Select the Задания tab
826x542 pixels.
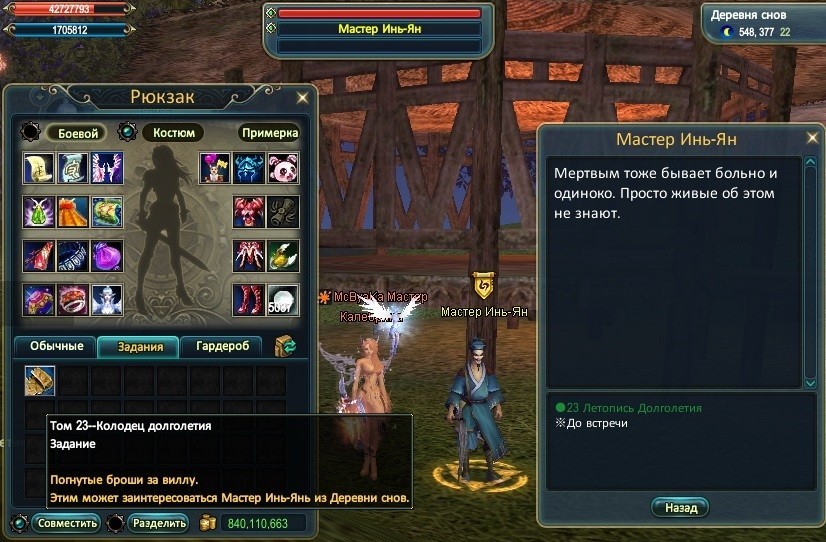138,346
